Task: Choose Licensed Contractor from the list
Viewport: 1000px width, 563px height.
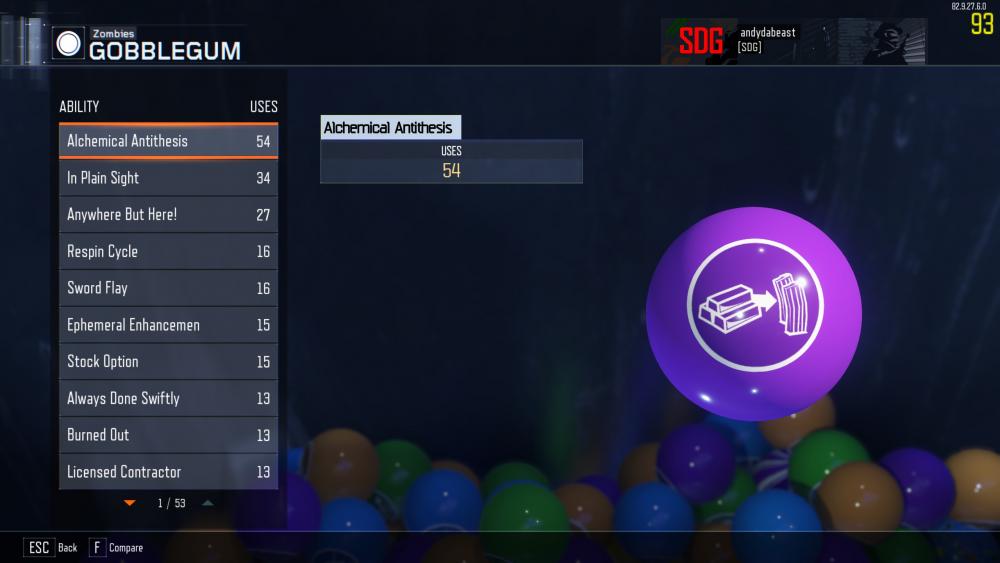Action: [168, 471]
